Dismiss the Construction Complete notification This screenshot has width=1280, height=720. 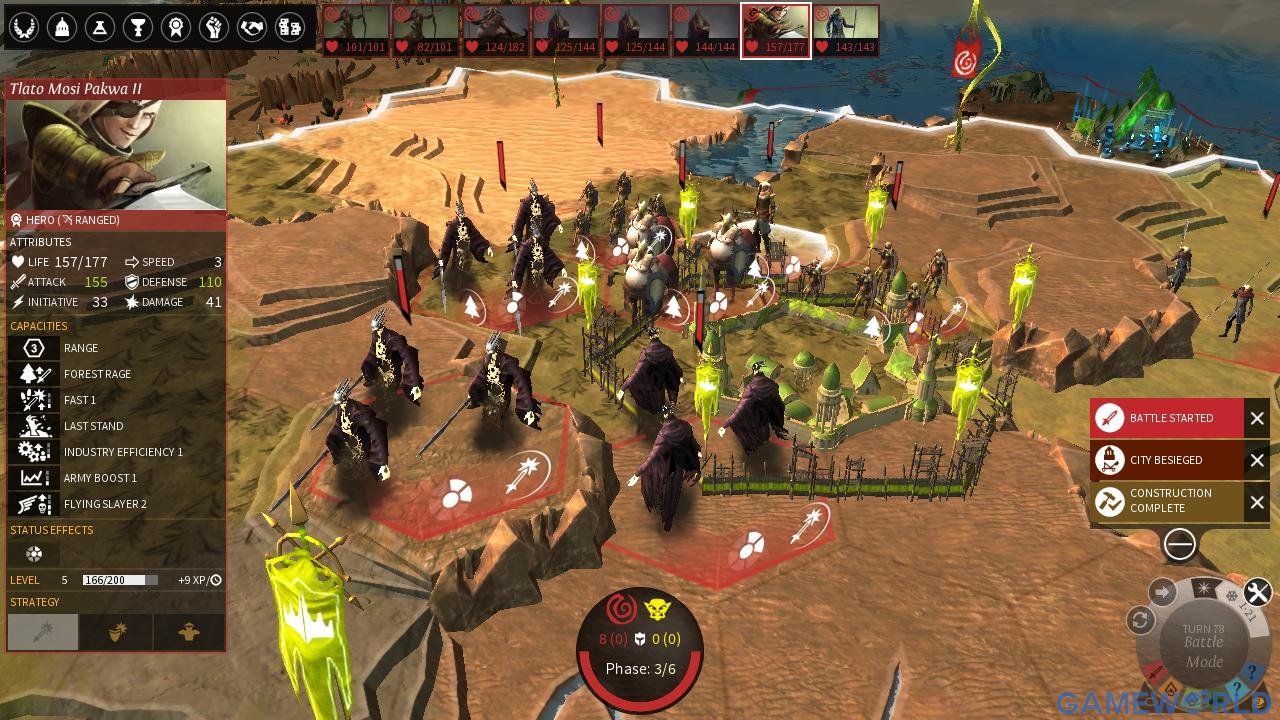(1257, 501)
